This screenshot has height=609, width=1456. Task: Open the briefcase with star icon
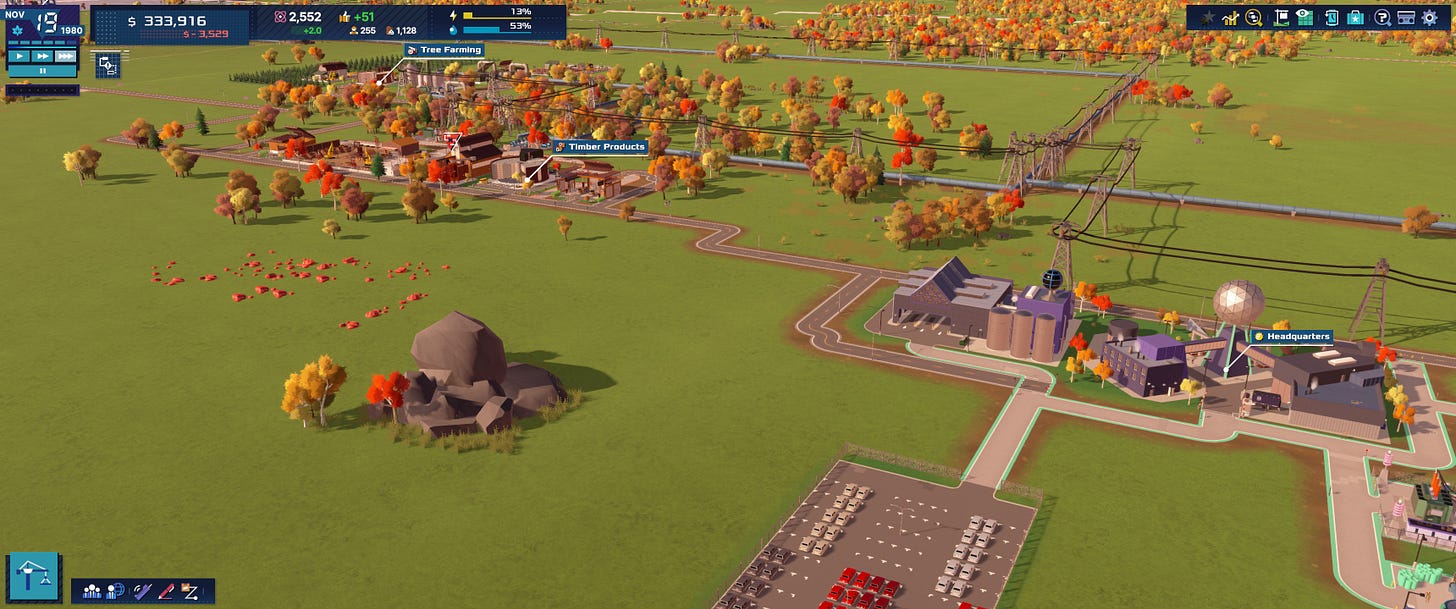pos(1355,17)
